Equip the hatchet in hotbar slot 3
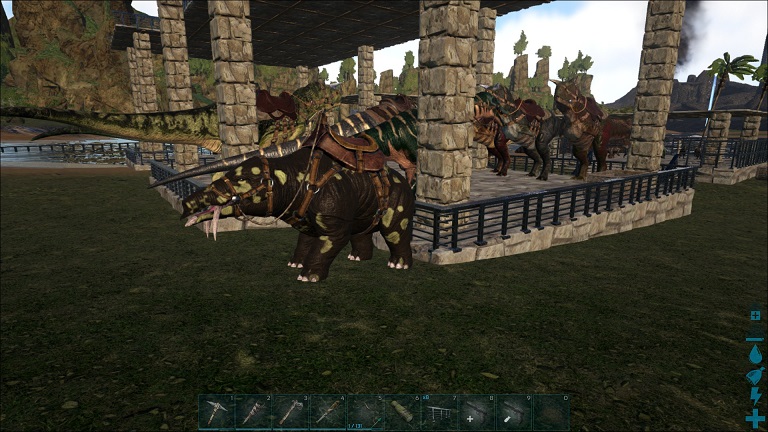 point(290,412)
